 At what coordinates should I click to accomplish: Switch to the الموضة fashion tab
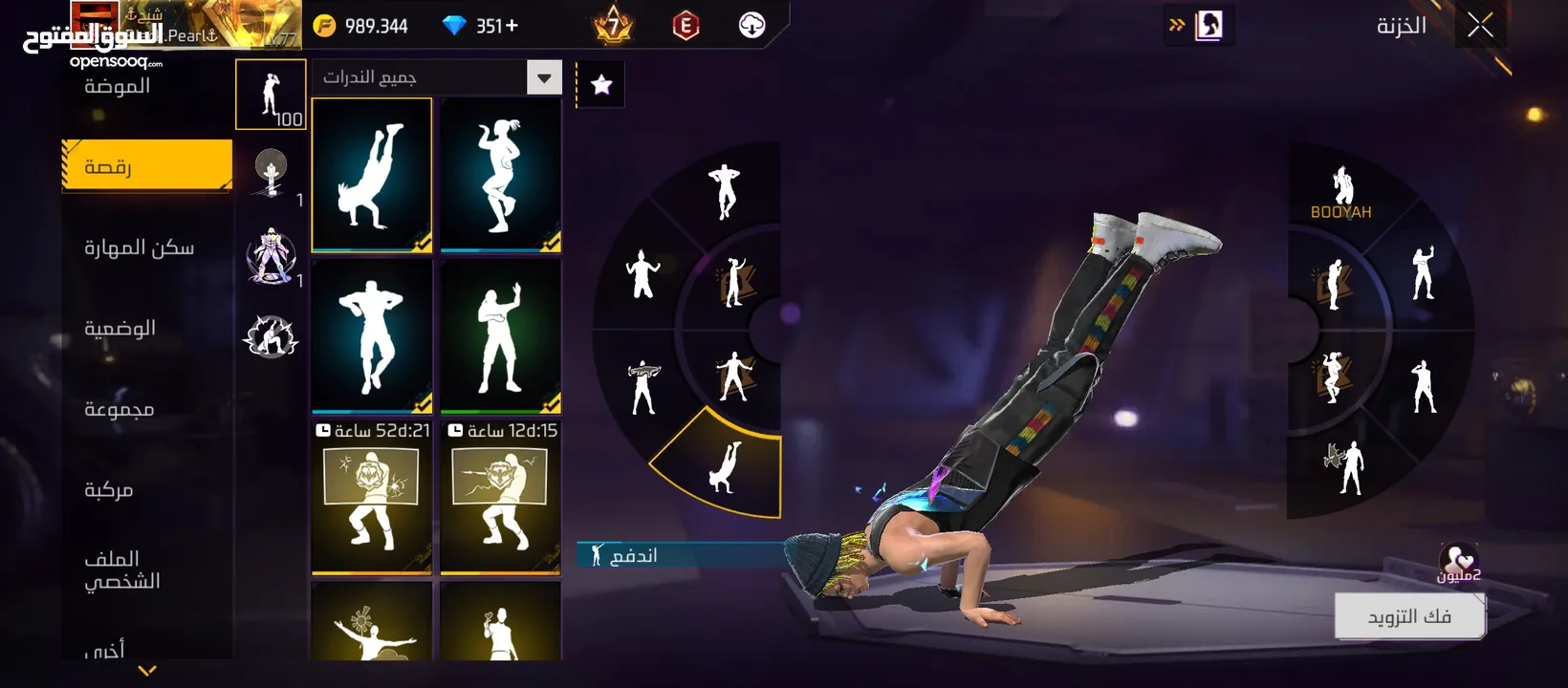118,87
